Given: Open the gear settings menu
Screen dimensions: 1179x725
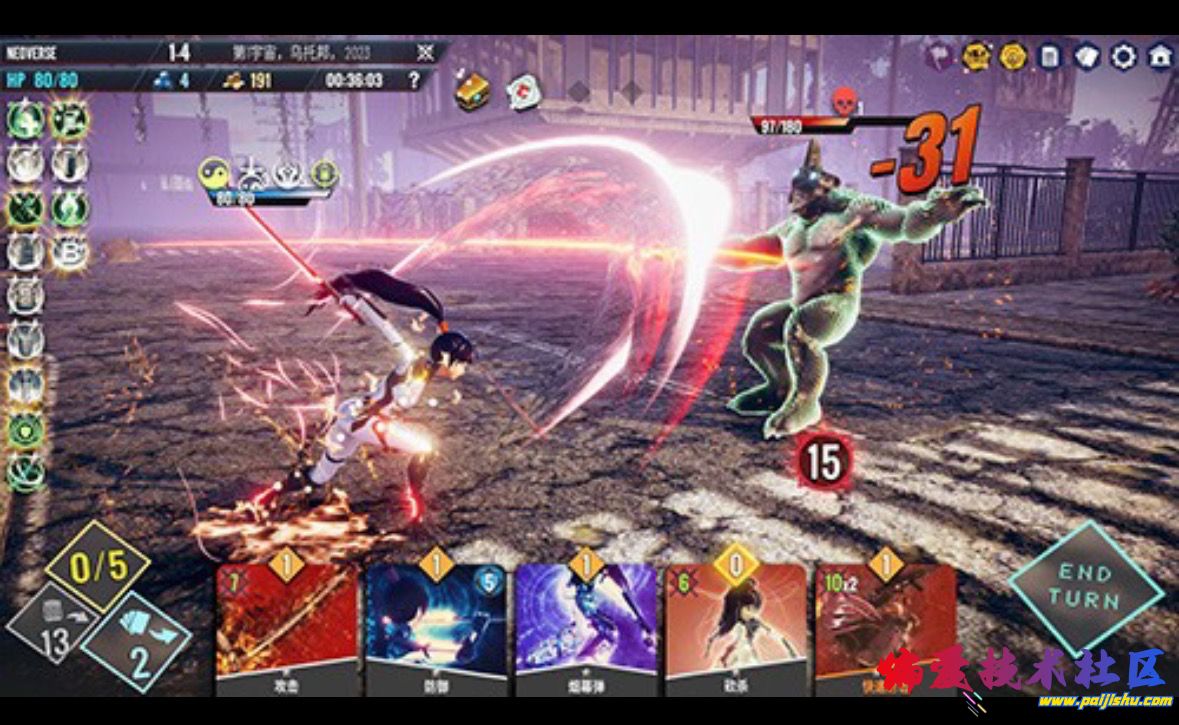Looking at the screenshot, I should click(x=1124, y=57).
